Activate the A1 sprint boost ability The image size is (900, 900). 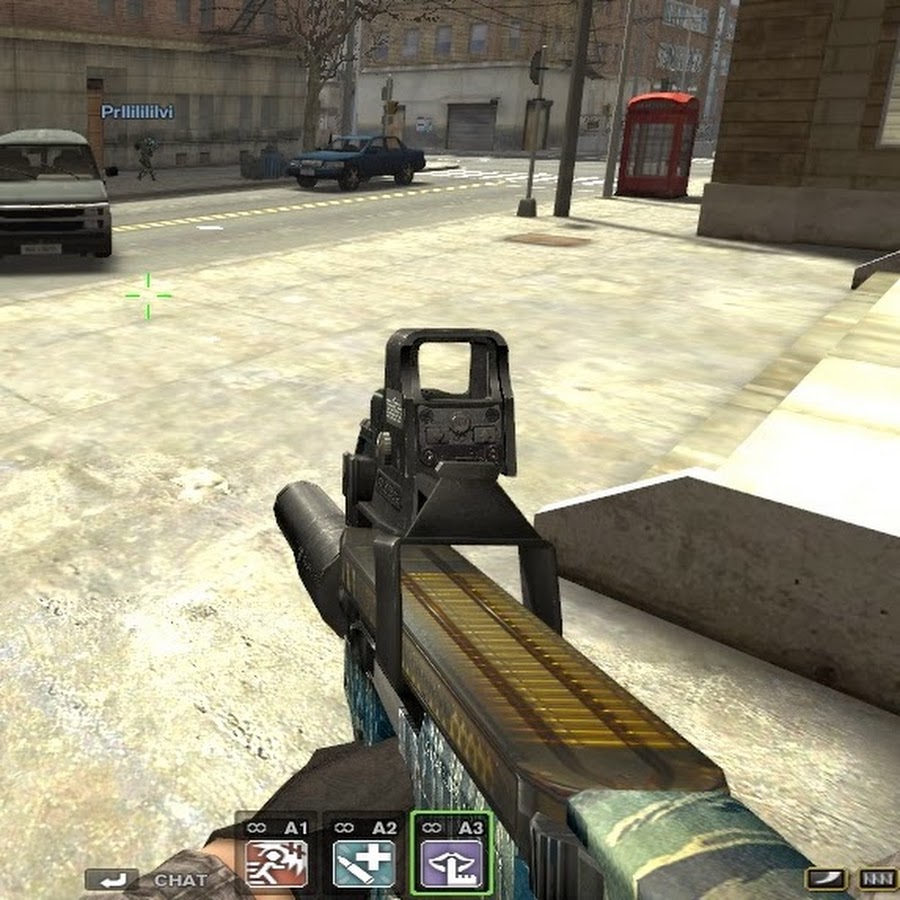tap(277, 863)
